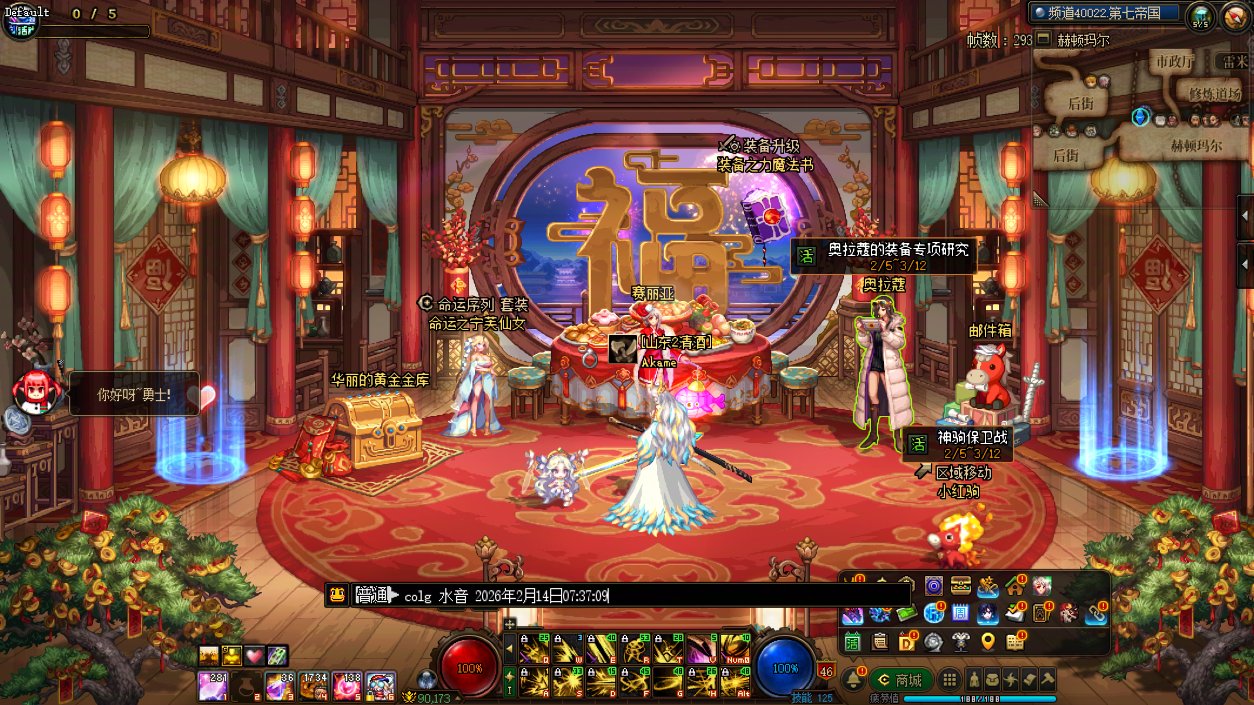Click the notification bell icon
The image size is (1254, 705).
853,680
